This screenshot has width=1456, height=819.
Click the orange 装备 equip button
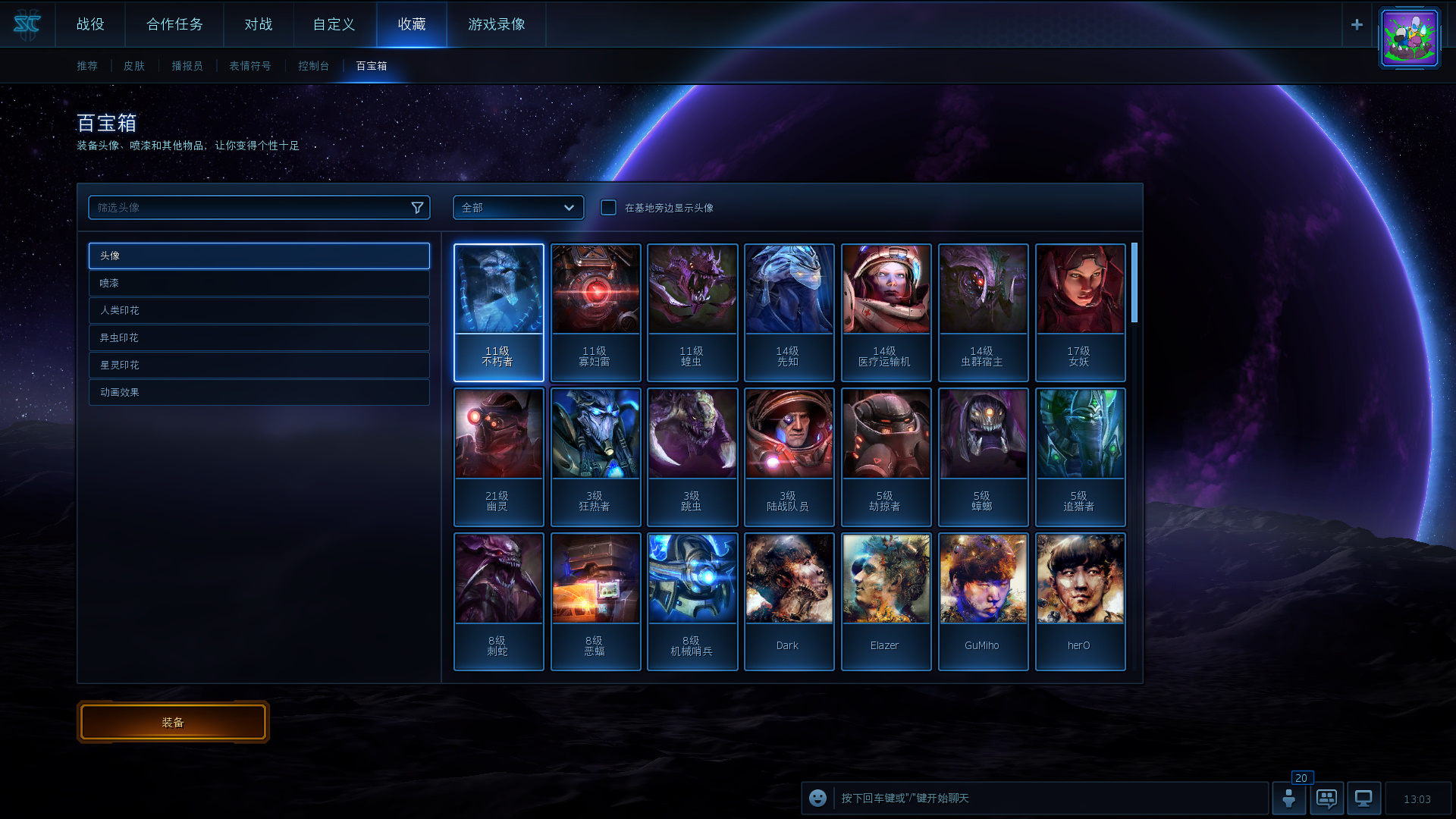point(173,722)
